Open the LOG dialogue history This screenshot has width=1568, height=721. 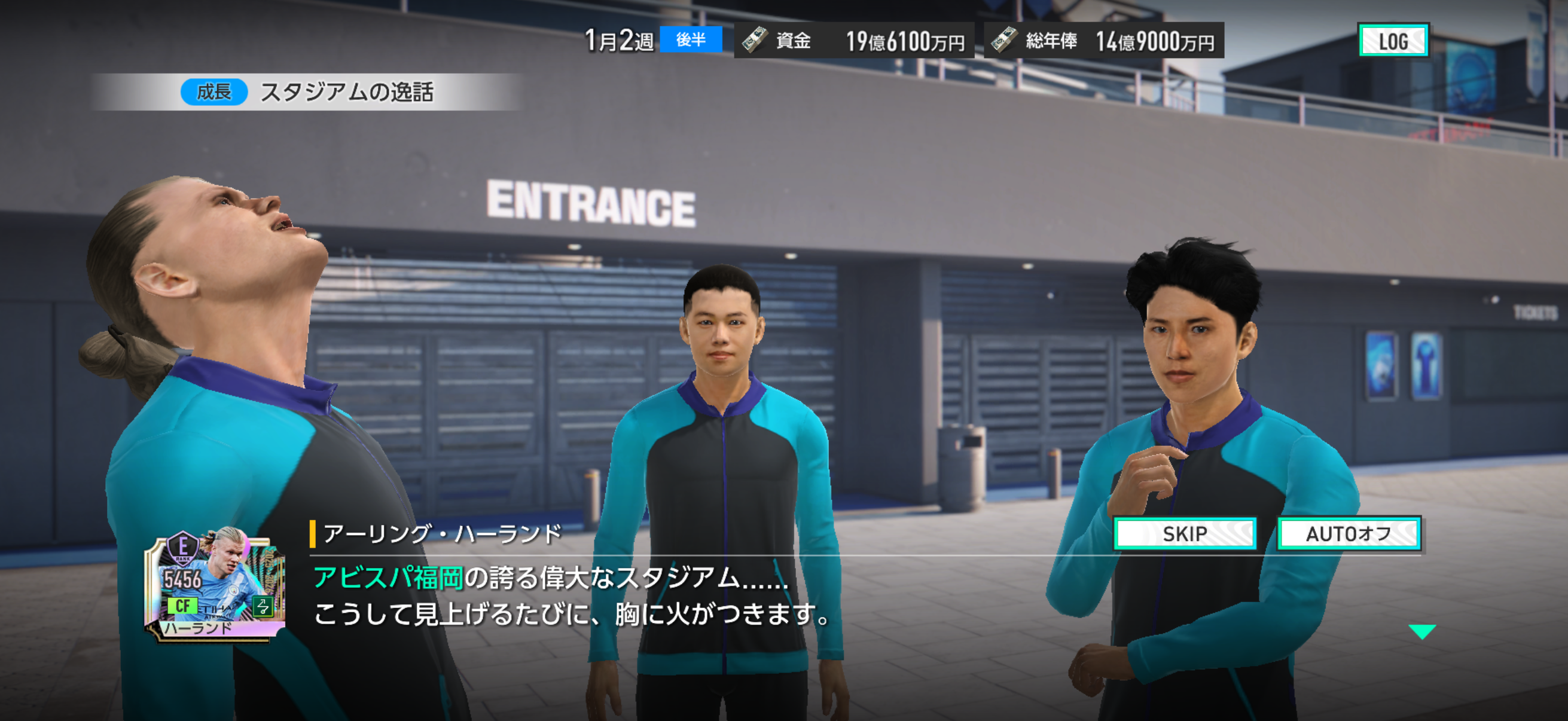coord(1393,41)
